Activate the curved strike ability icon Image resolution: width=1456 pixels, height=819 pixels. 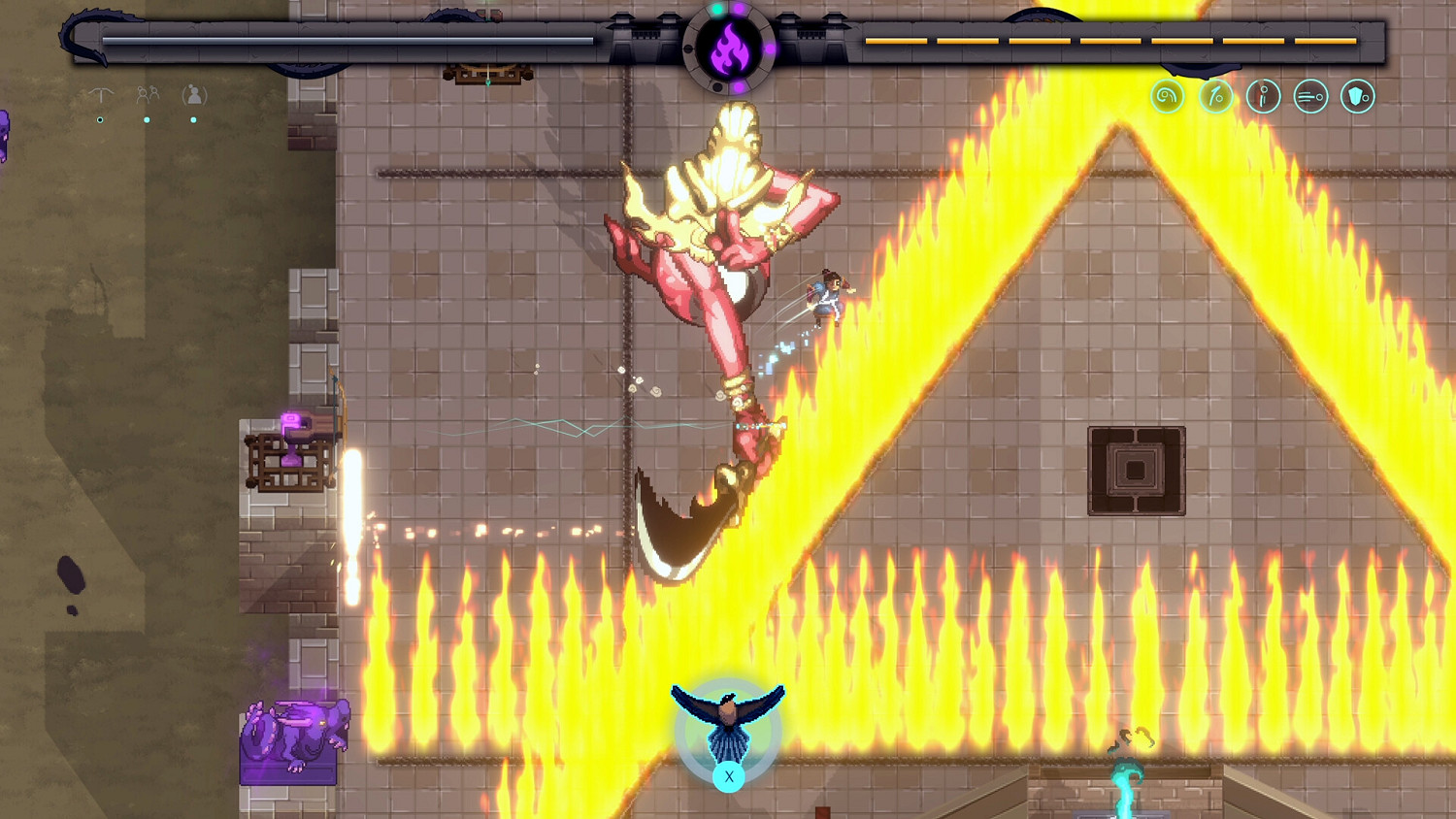click(x=1215, y=96)
